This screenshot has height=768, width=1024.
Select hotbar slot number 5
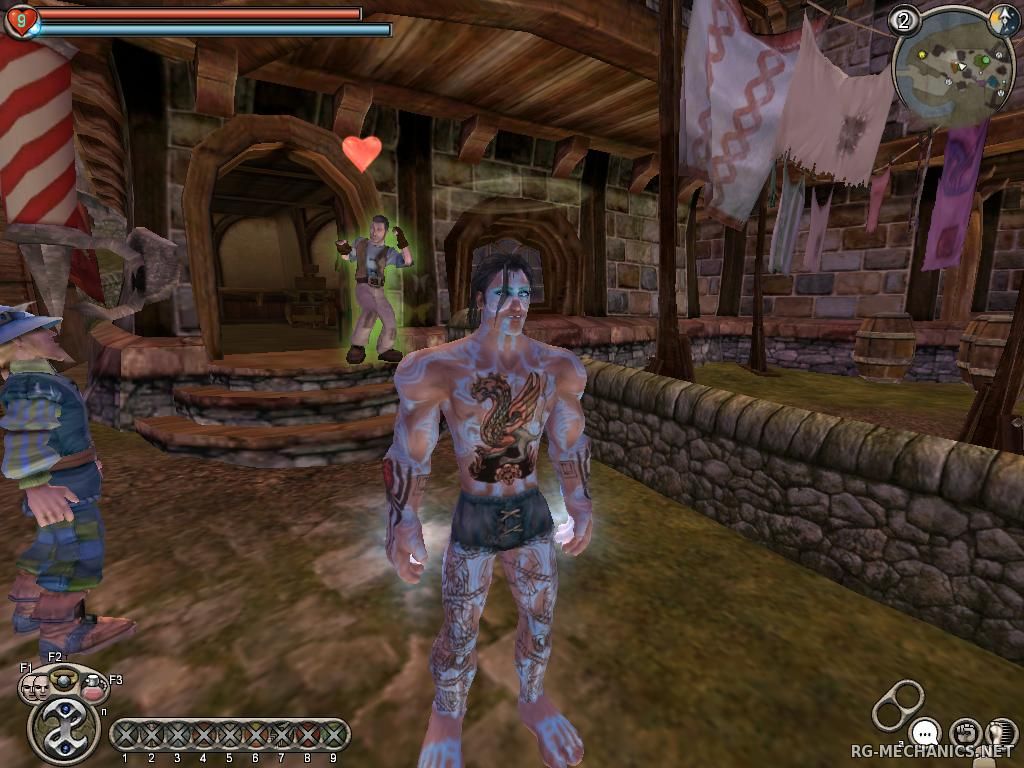[229, 736]
